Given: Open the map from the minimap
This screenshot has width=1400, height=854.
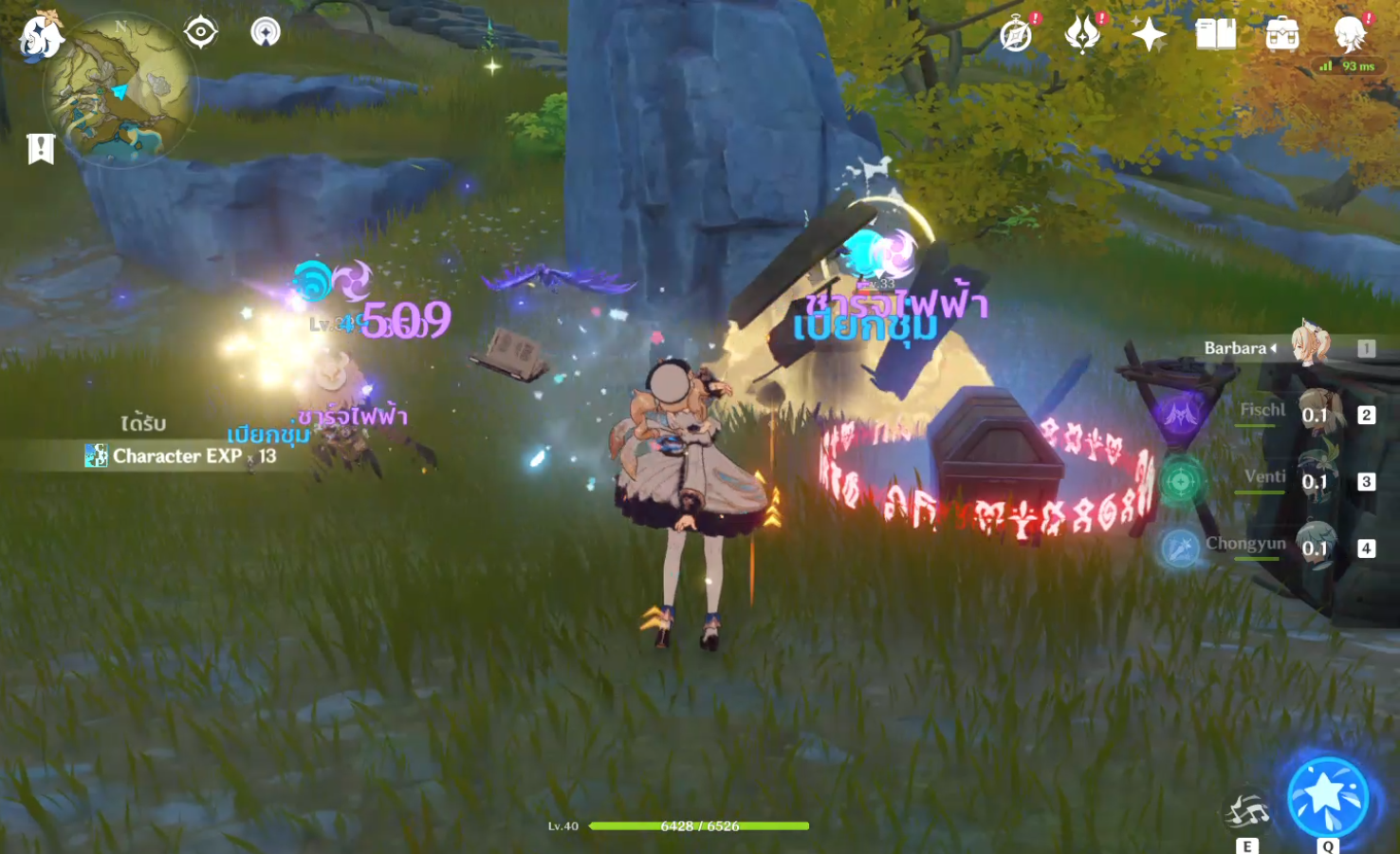Looking at the screenshot, I should coord(120,92).
